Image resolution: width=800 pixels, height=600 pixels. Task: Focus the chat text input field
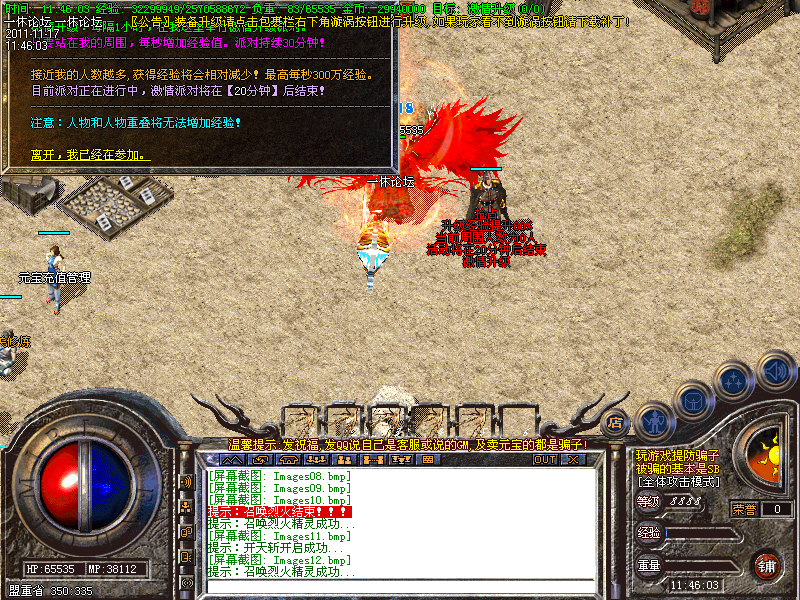[x=400, y=584]
